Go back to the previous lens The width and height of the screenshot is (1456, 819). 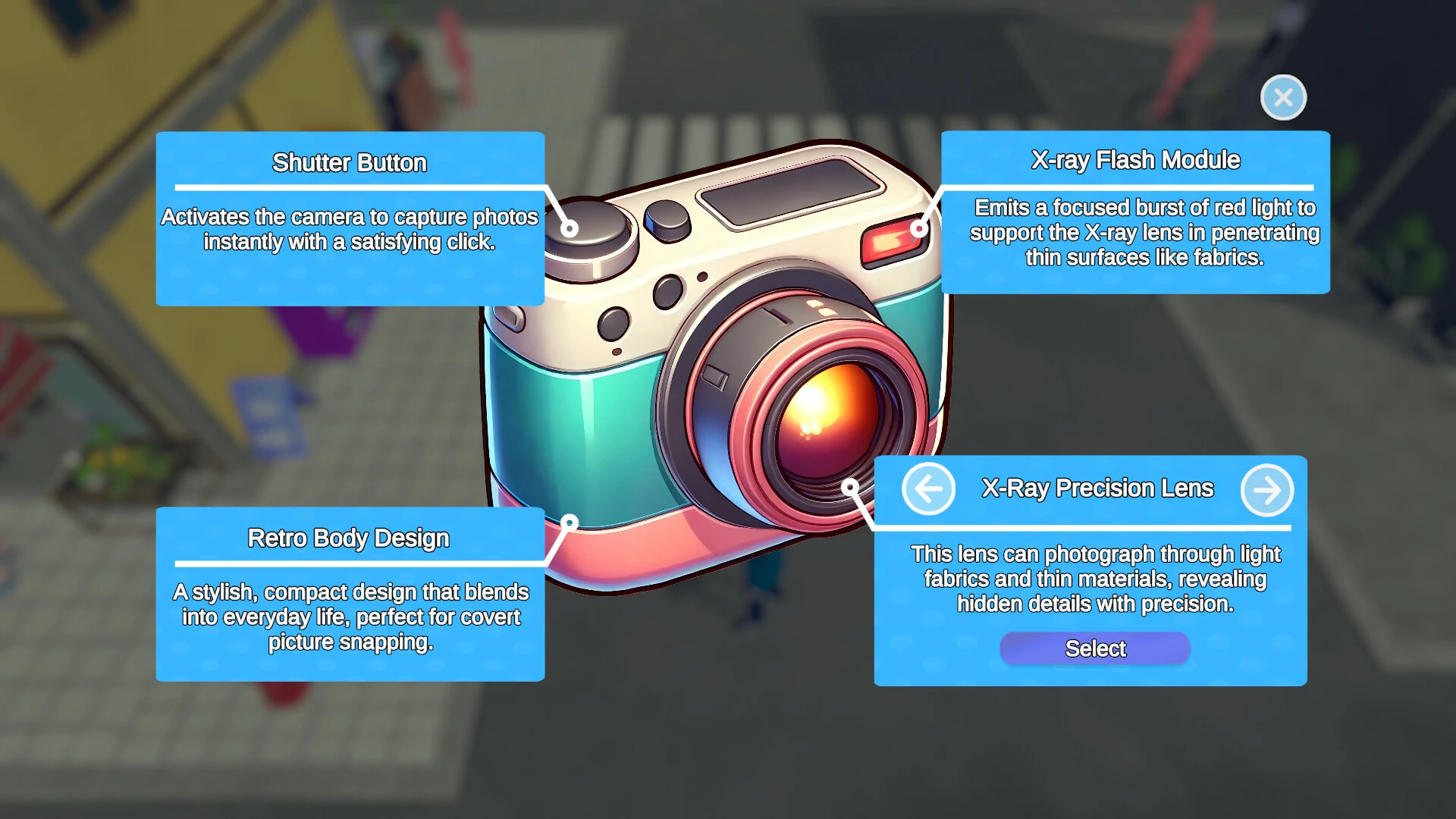[x=928, y=489]
